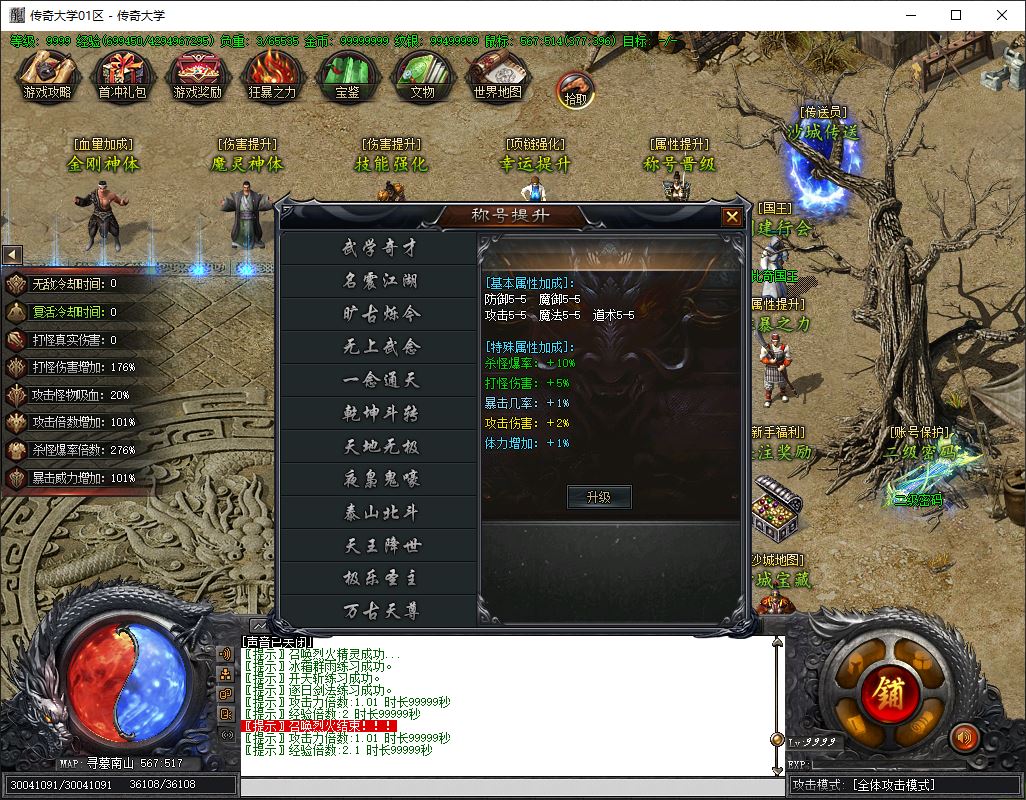Click the 升级 upgrade button

coord(598,497)
